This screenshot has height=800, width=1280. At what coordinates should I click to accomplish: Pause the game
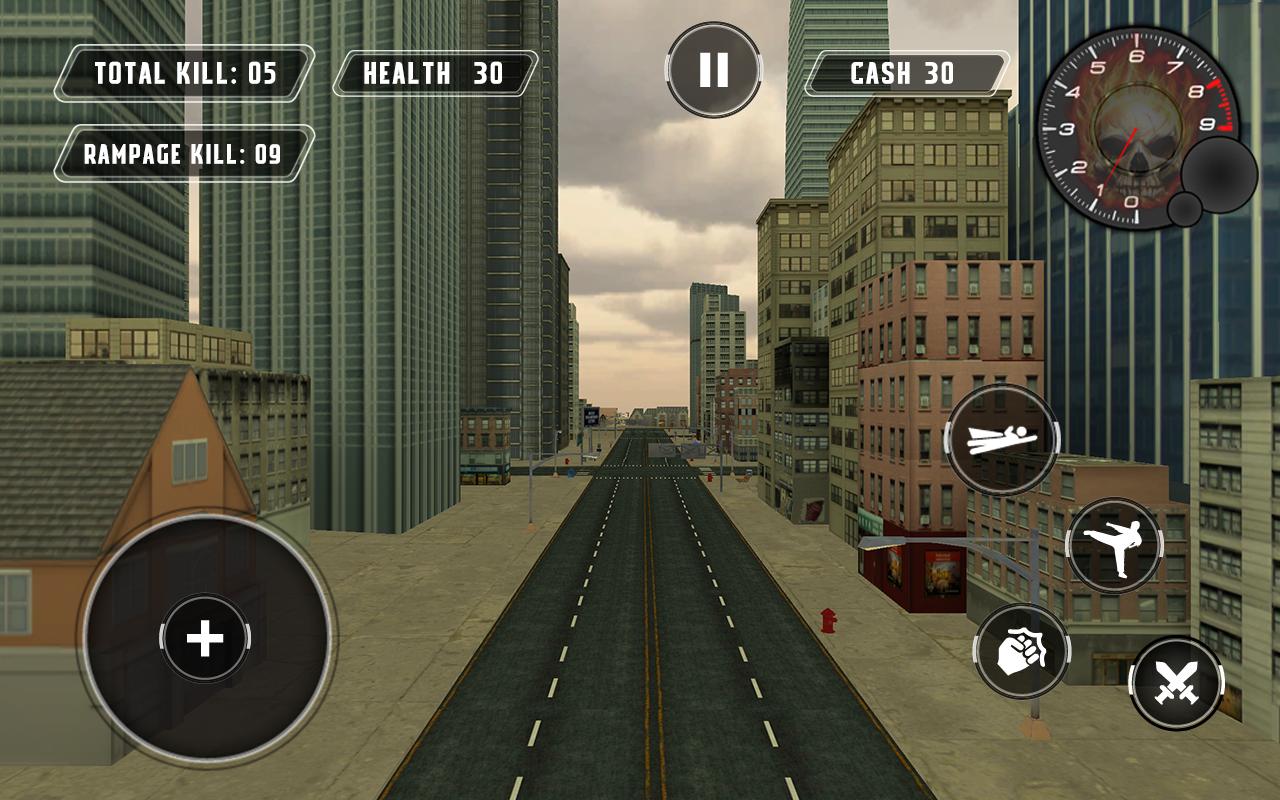coord(713,70)
